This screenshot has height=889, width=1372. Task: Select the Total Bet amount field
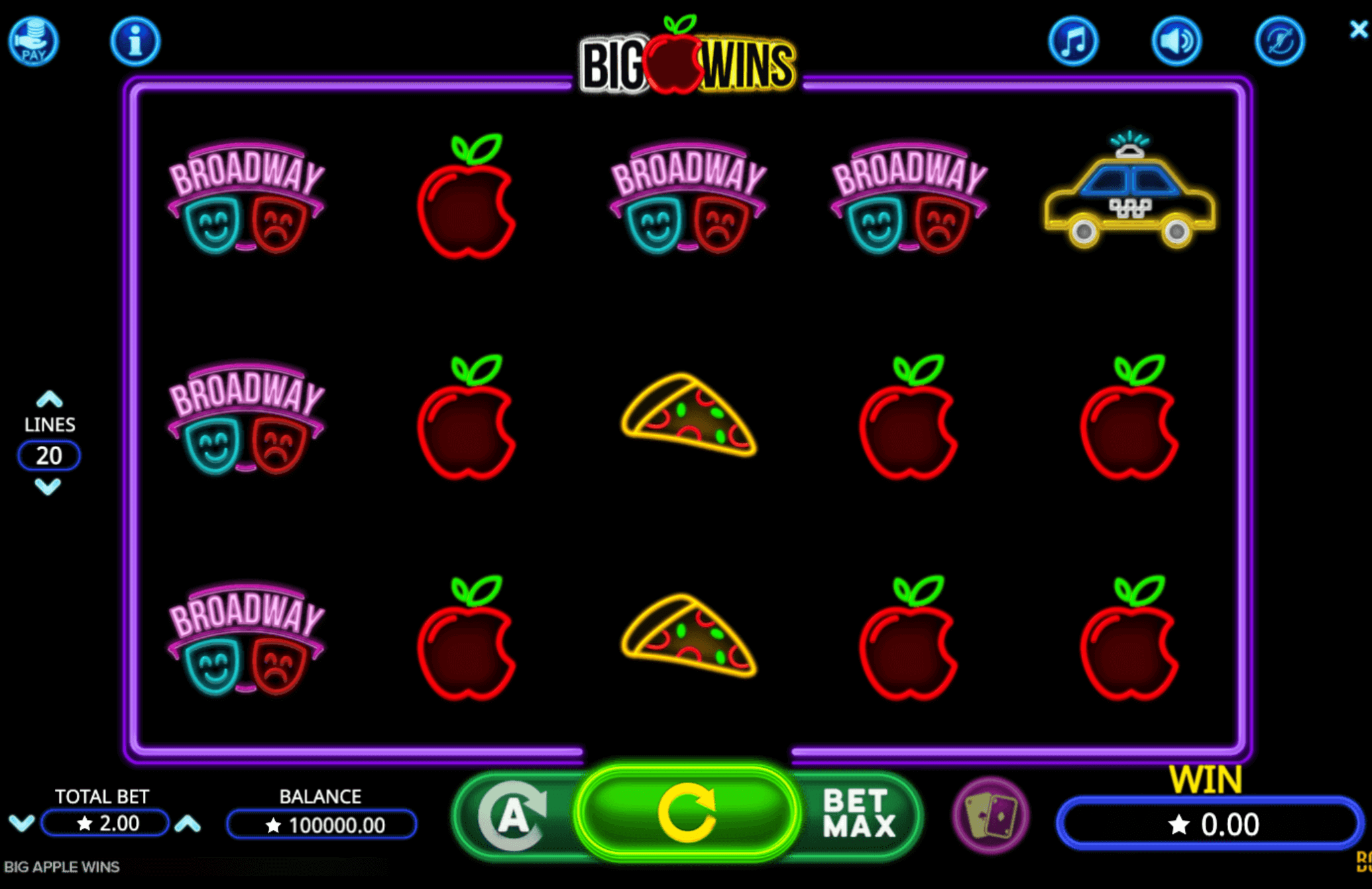click(104, 823)
